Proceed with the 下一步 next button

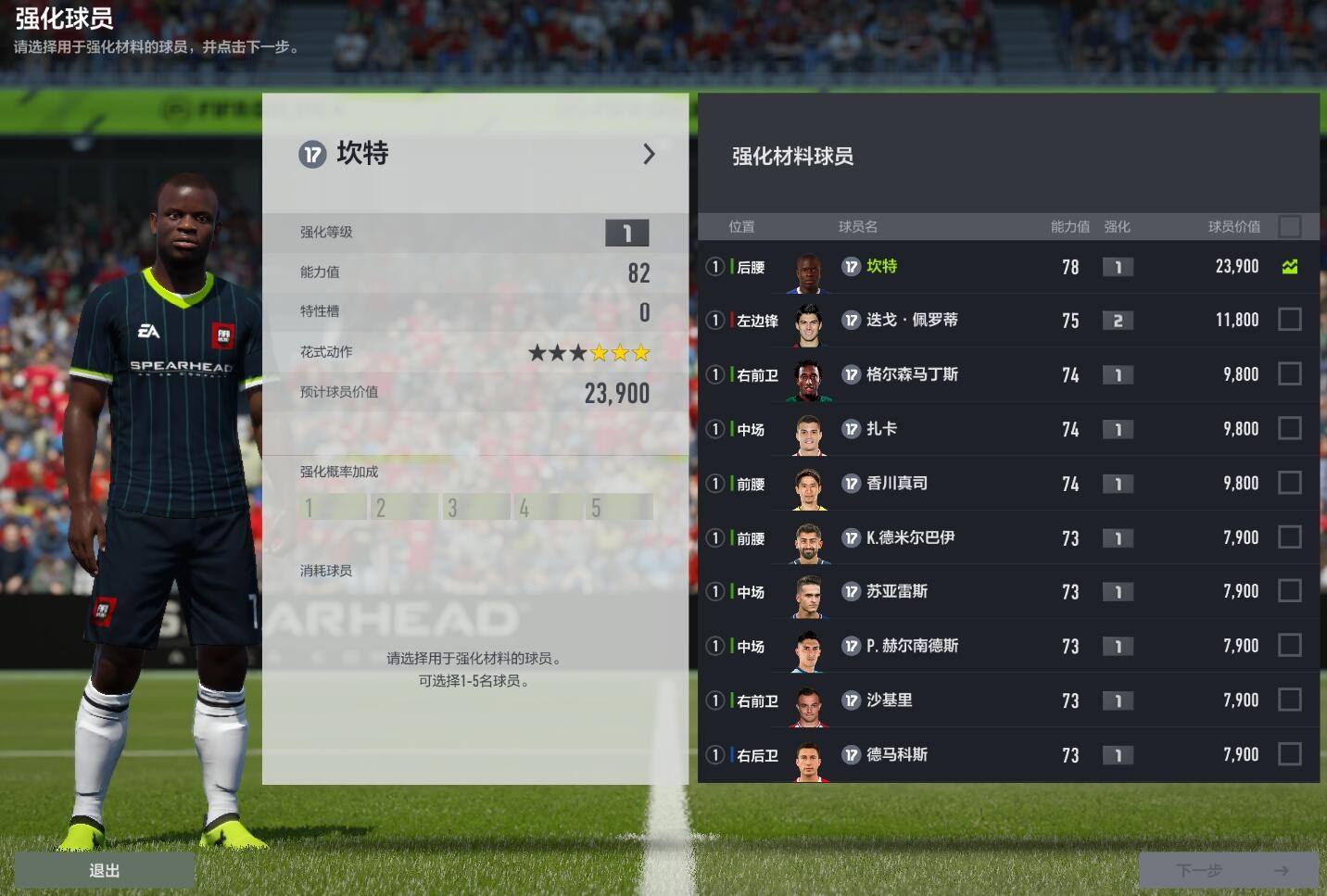click(x=1228, y=870)
